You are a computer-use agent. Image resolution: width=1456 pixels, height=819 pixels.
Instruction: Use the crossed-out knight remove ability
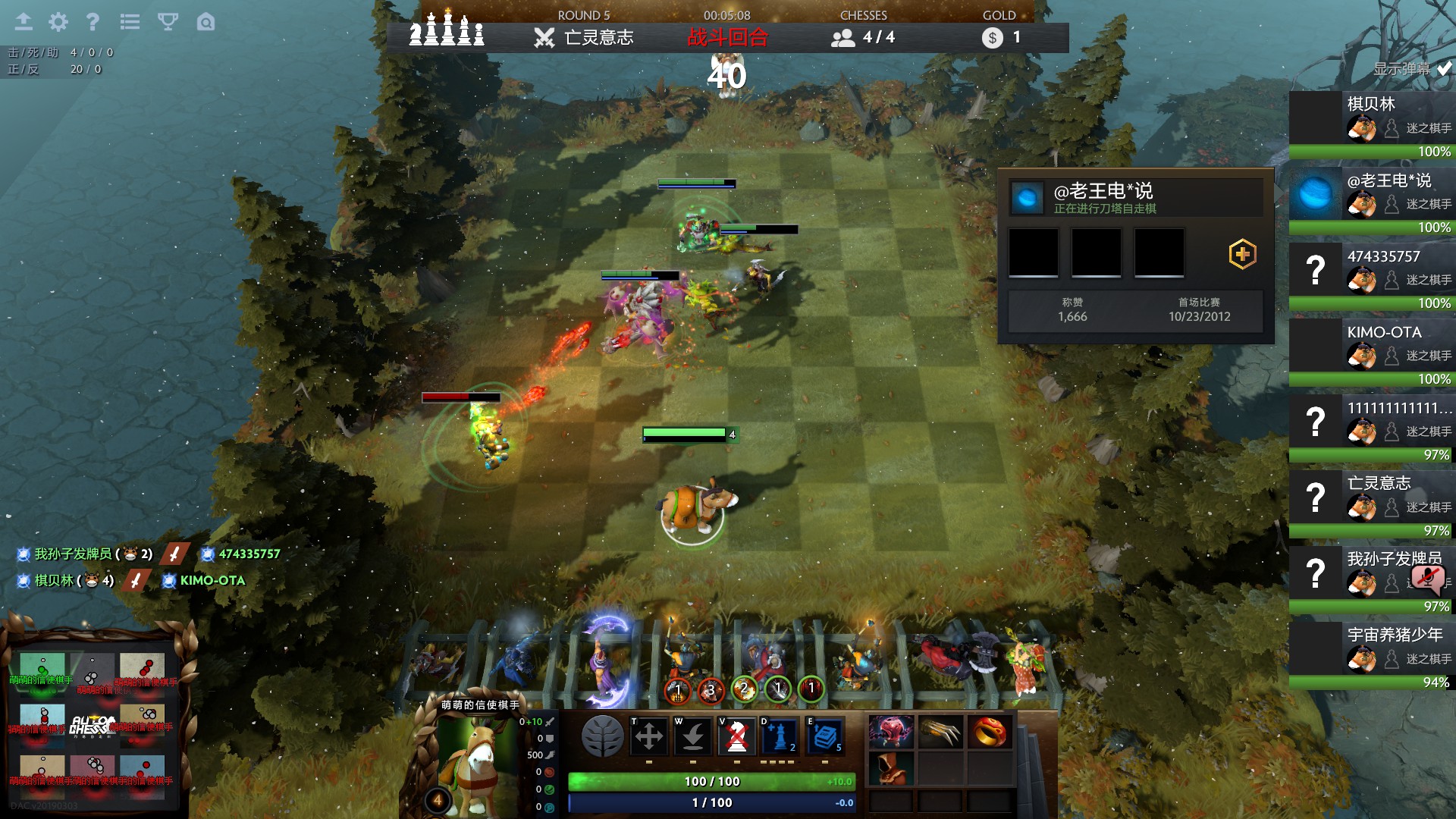click(736, 736)
